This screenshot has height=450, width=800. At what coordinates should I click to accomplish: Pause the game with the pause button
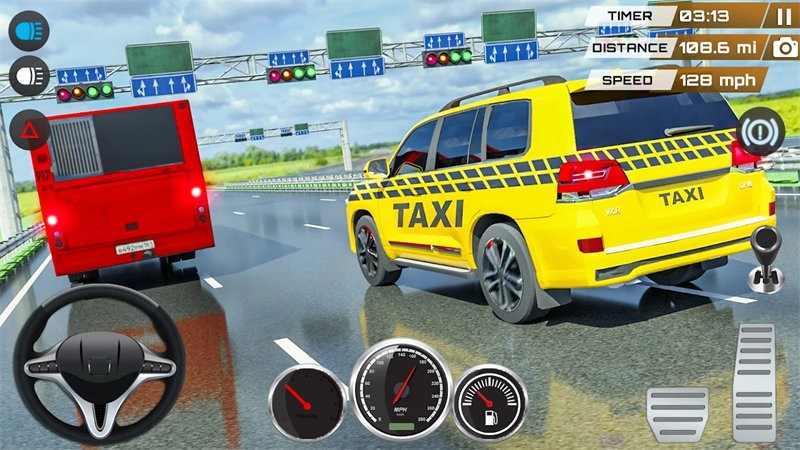pos(783,16)
